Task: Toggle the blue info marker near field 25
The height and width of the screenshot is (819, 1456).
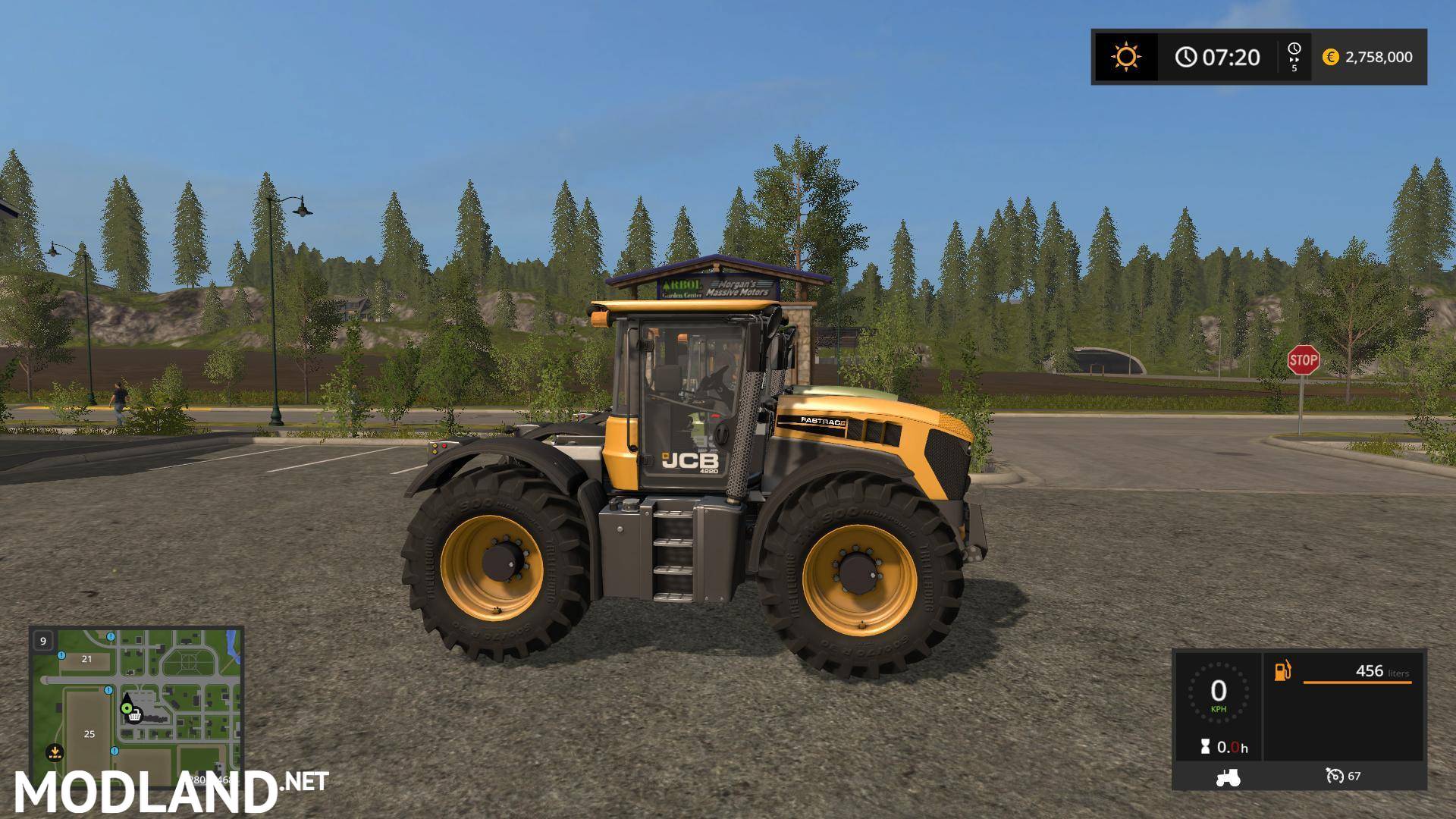Action: click(x=115, y=752)
